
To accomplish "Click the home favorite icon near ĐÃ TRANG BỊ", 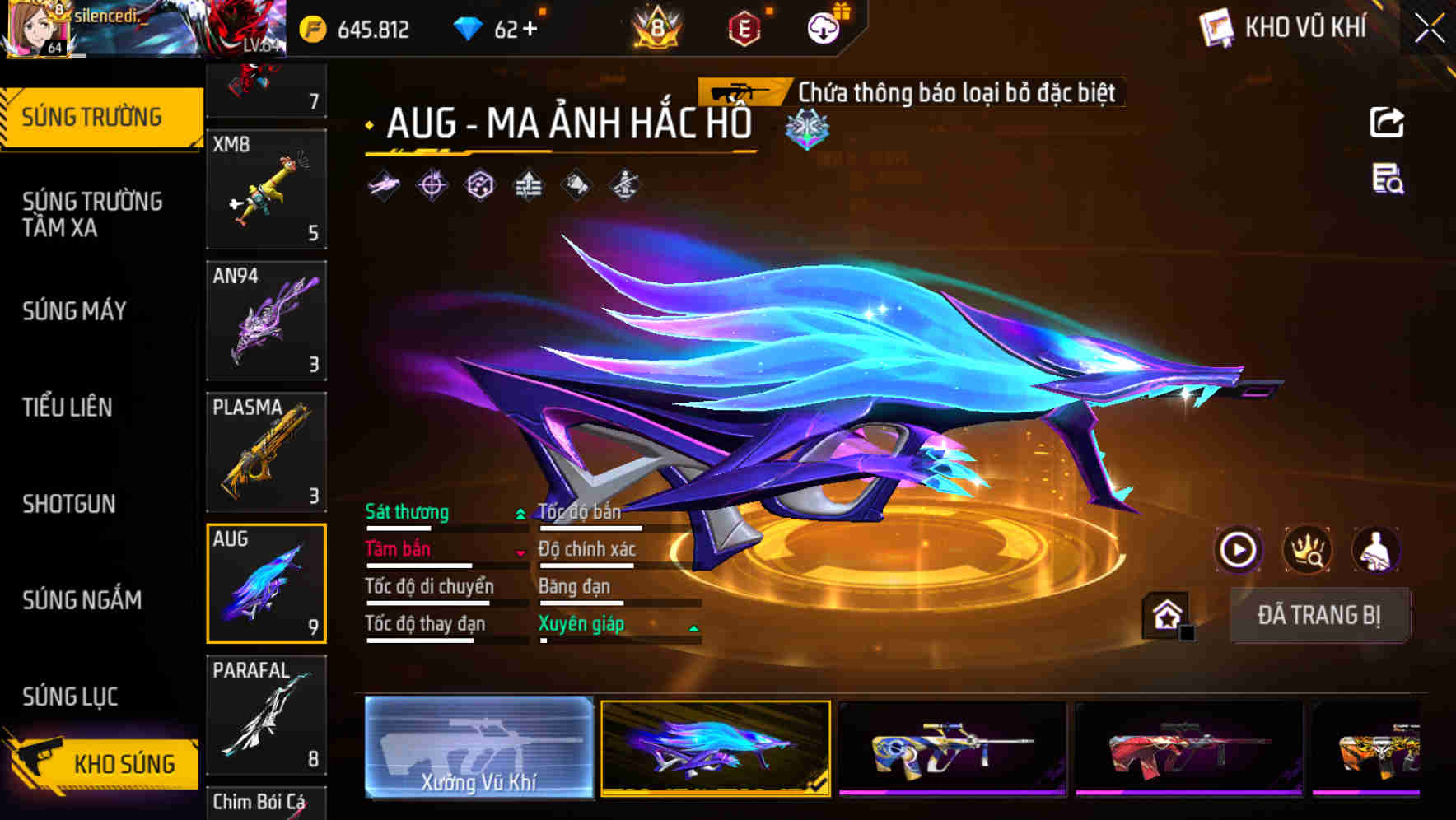I will click(x=1164, y=613).
